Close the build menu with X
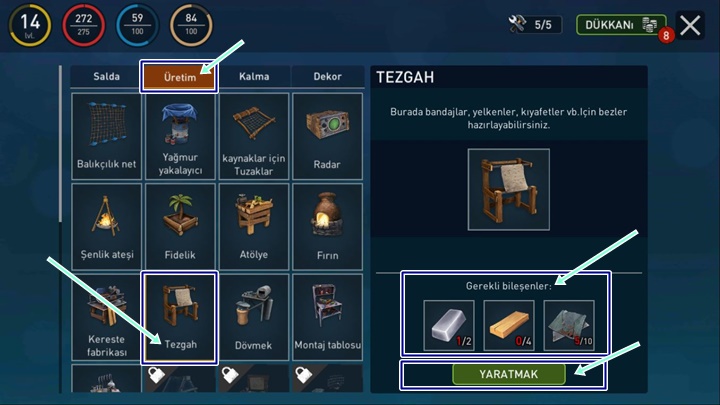 (x=691, y=25)
